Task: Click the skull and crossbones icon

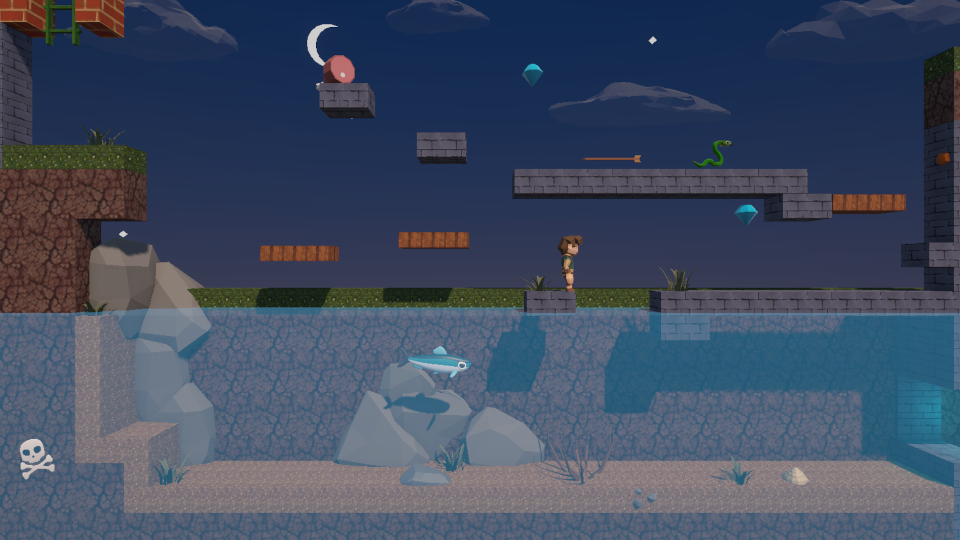Action: tap(35, 457)
